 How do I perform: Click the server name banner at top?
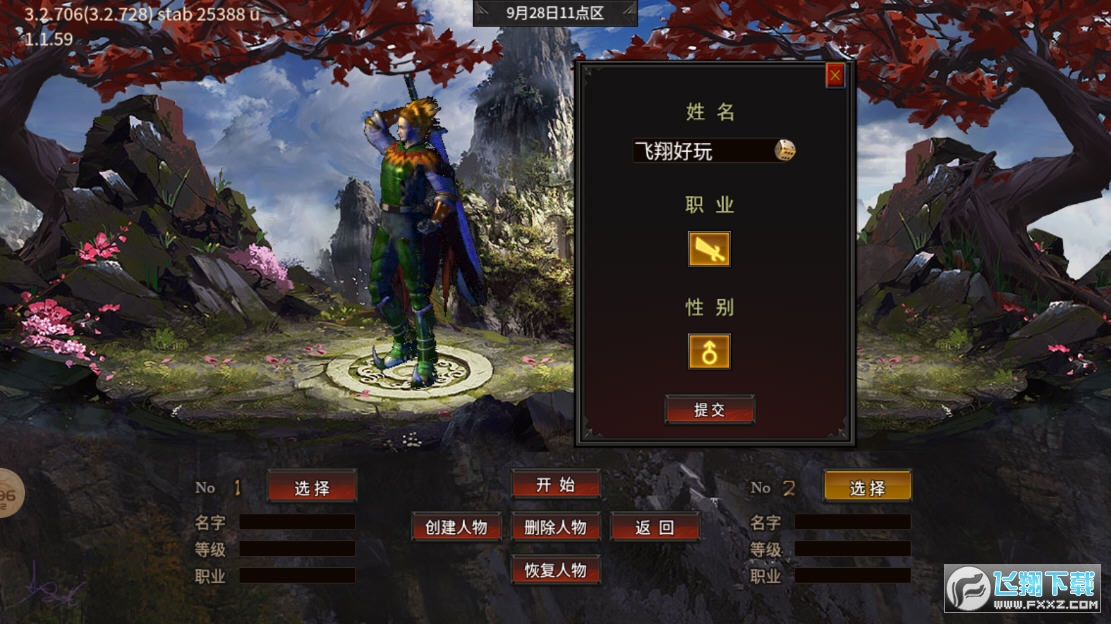pos(555,13)
